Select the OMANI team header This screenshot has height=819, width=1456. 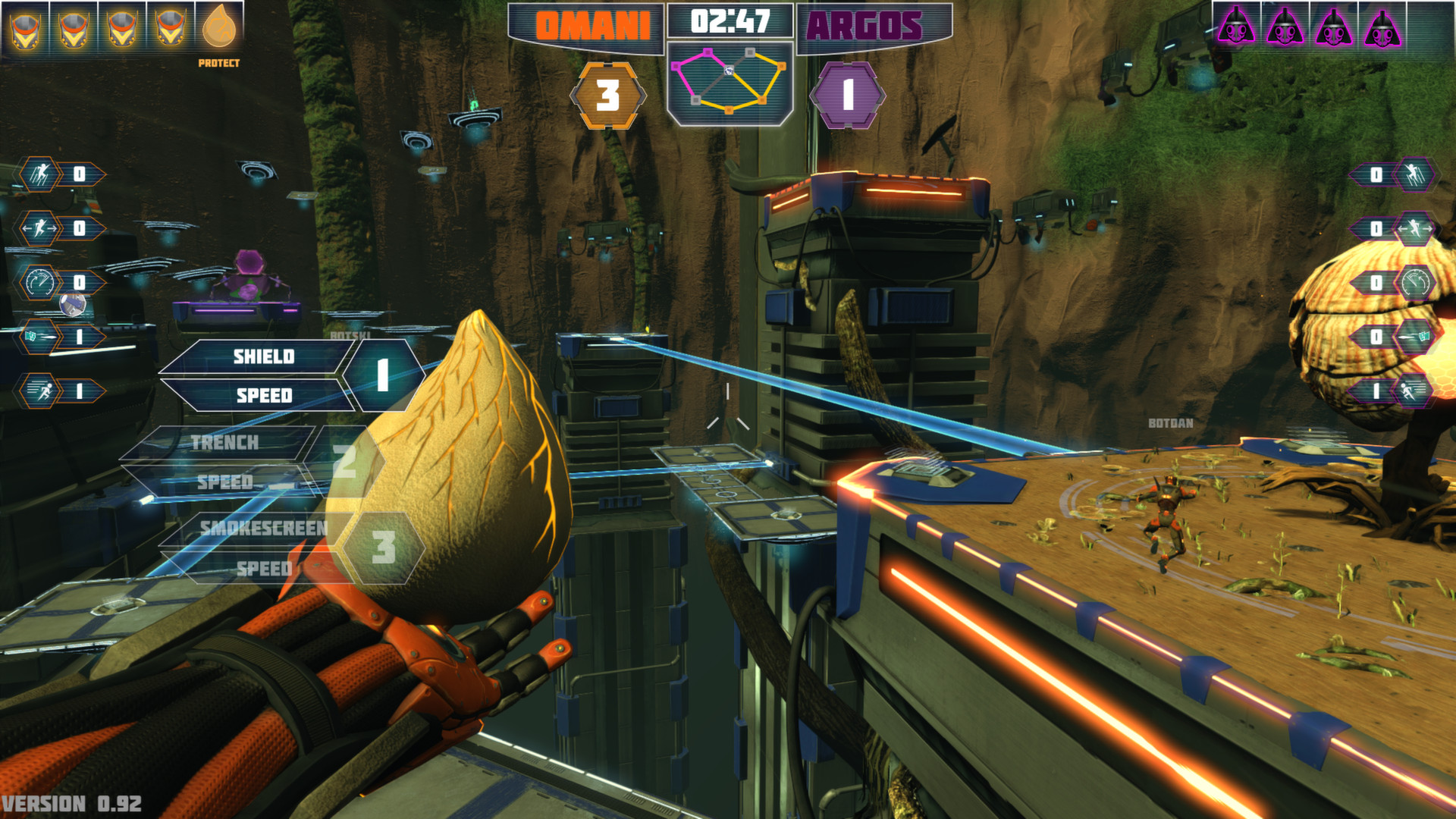coord(594,24)
